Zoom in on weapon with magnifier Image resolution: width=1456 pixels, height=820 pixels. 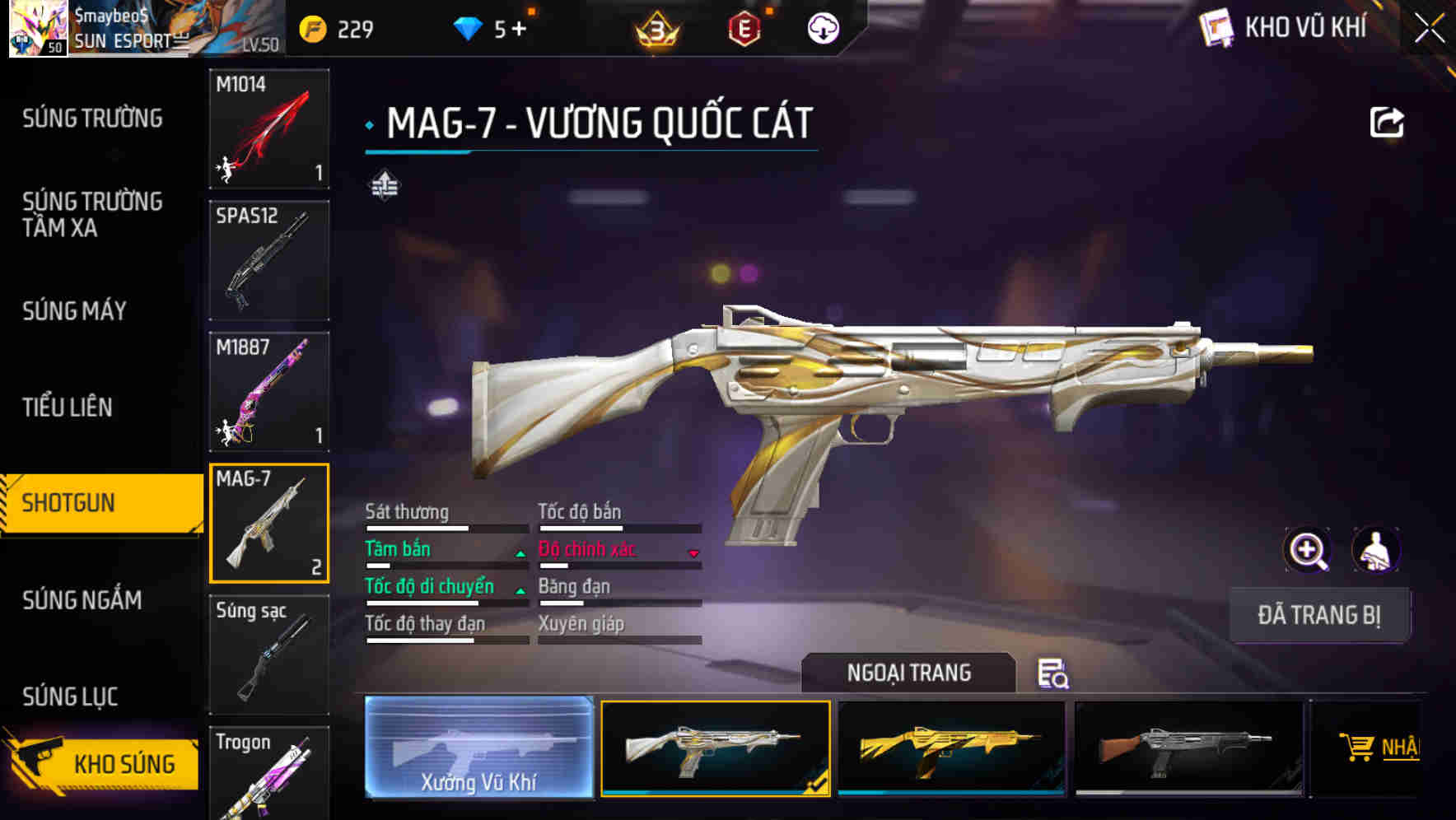pos(1307,550)
